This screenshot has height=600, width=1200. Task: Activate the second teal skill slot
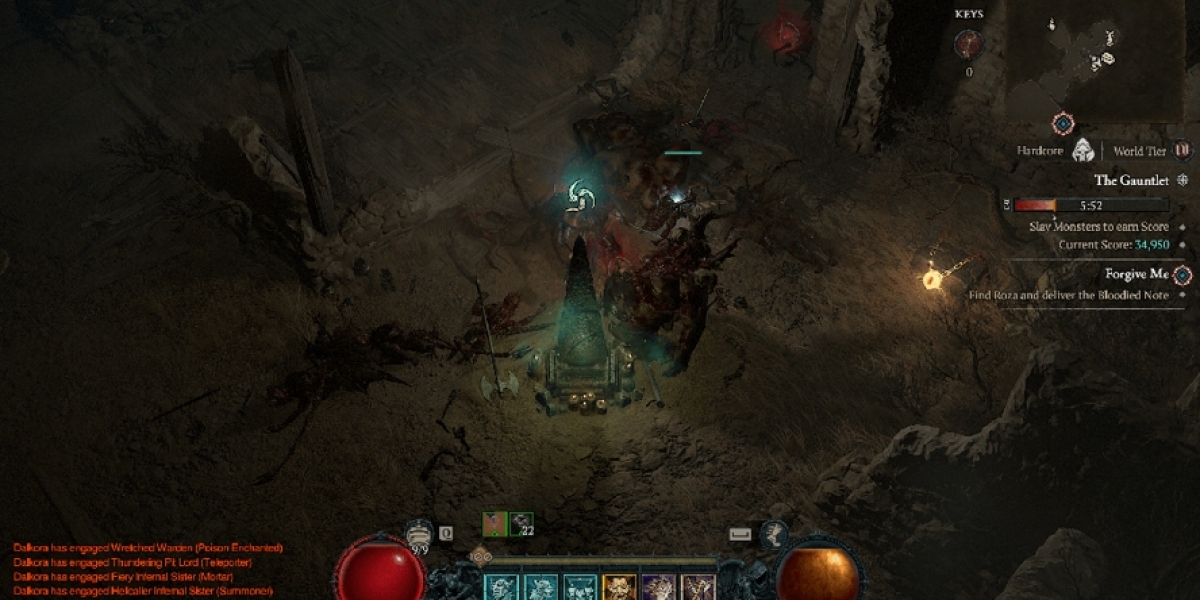point(541,588)
